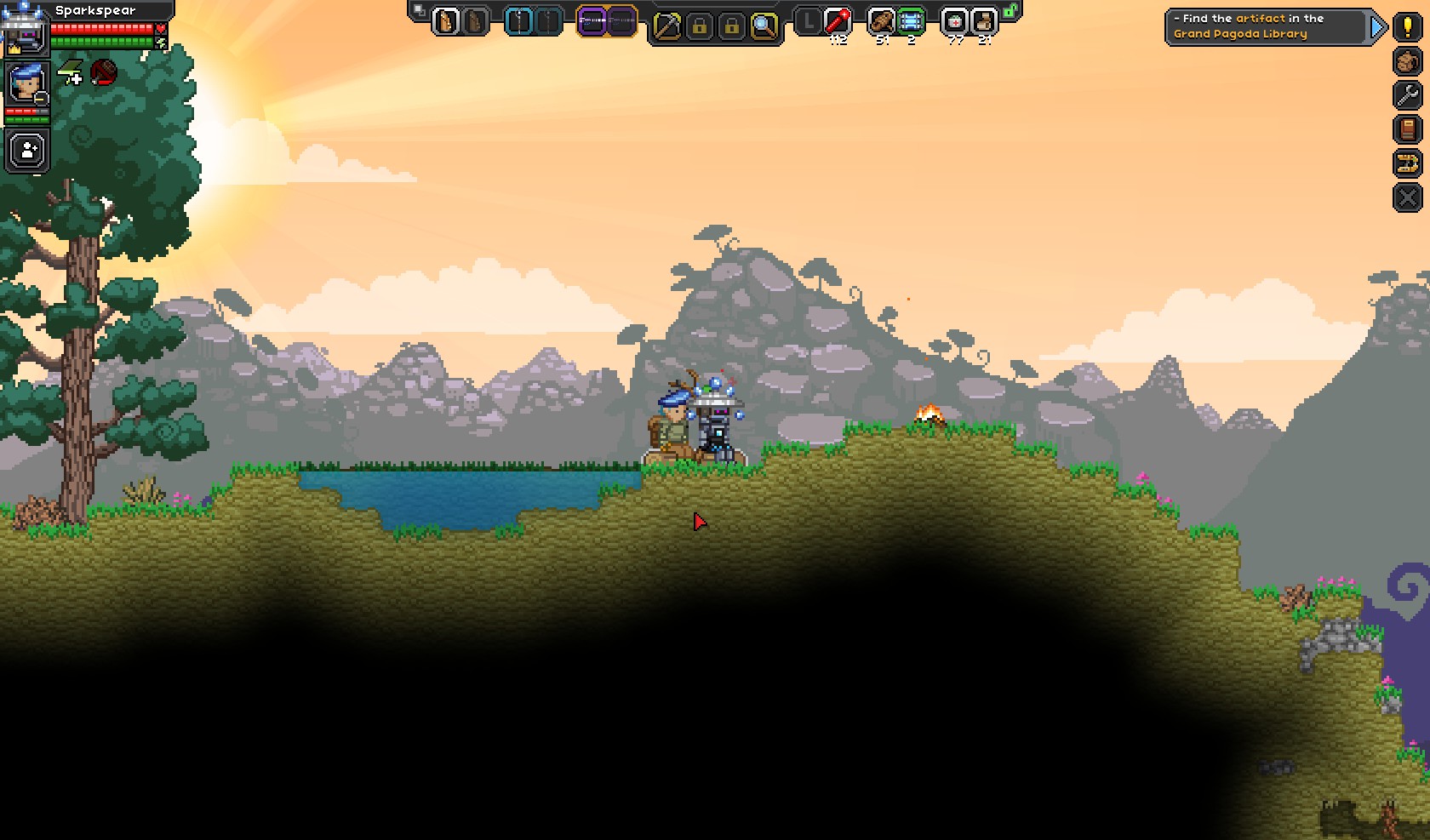Click the L keybind hotbar slot
This screenshot has height=840, width=1430.
tap(806, 21)
